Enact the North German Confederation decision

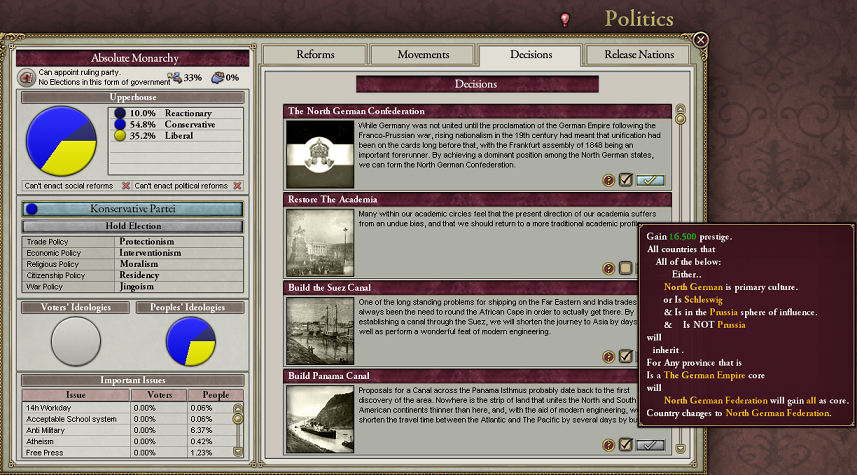pyautogui.click(x=650, y=180)
